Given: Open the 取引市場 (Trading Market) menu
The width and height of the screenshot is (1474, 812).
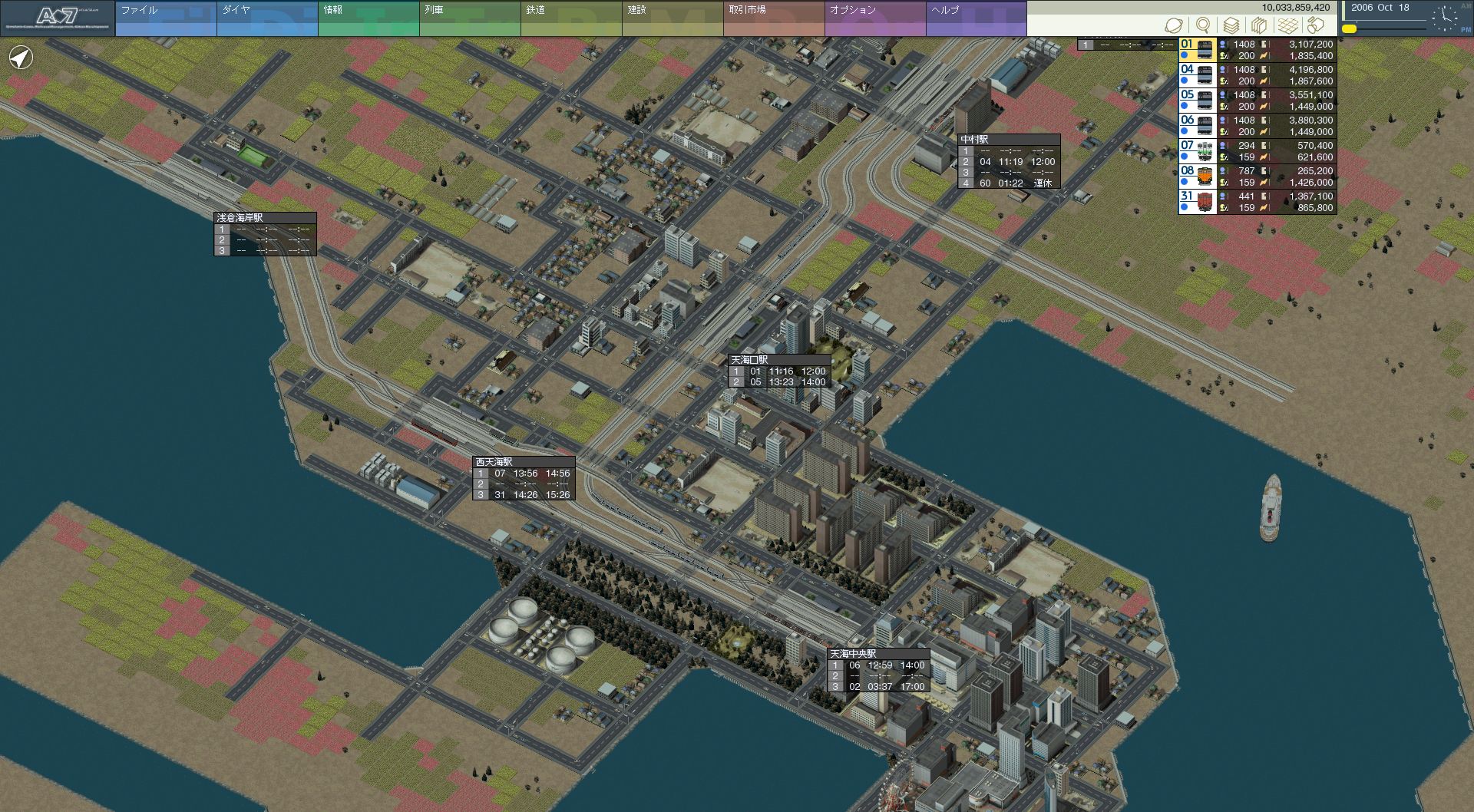Looking at the screenshot, I should pyautogui.click(x=774, y=18).
